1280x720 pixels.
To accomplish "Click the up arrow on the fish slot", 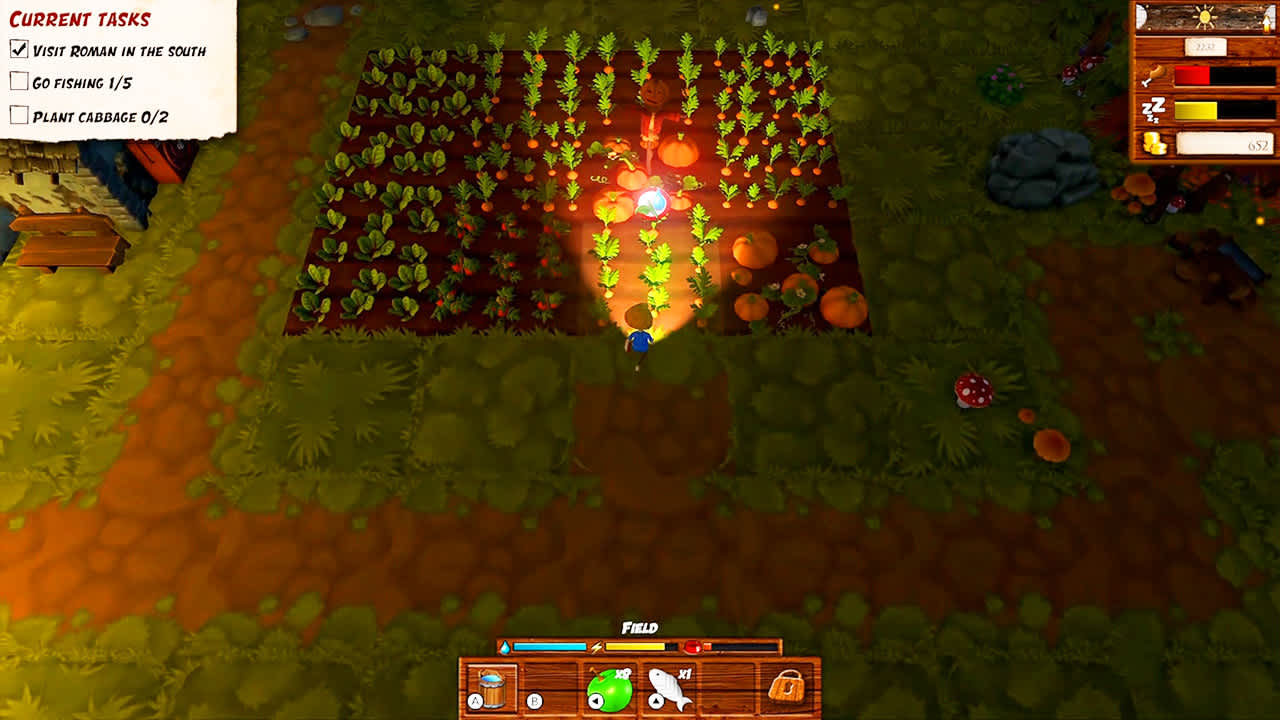I will 658,701.
